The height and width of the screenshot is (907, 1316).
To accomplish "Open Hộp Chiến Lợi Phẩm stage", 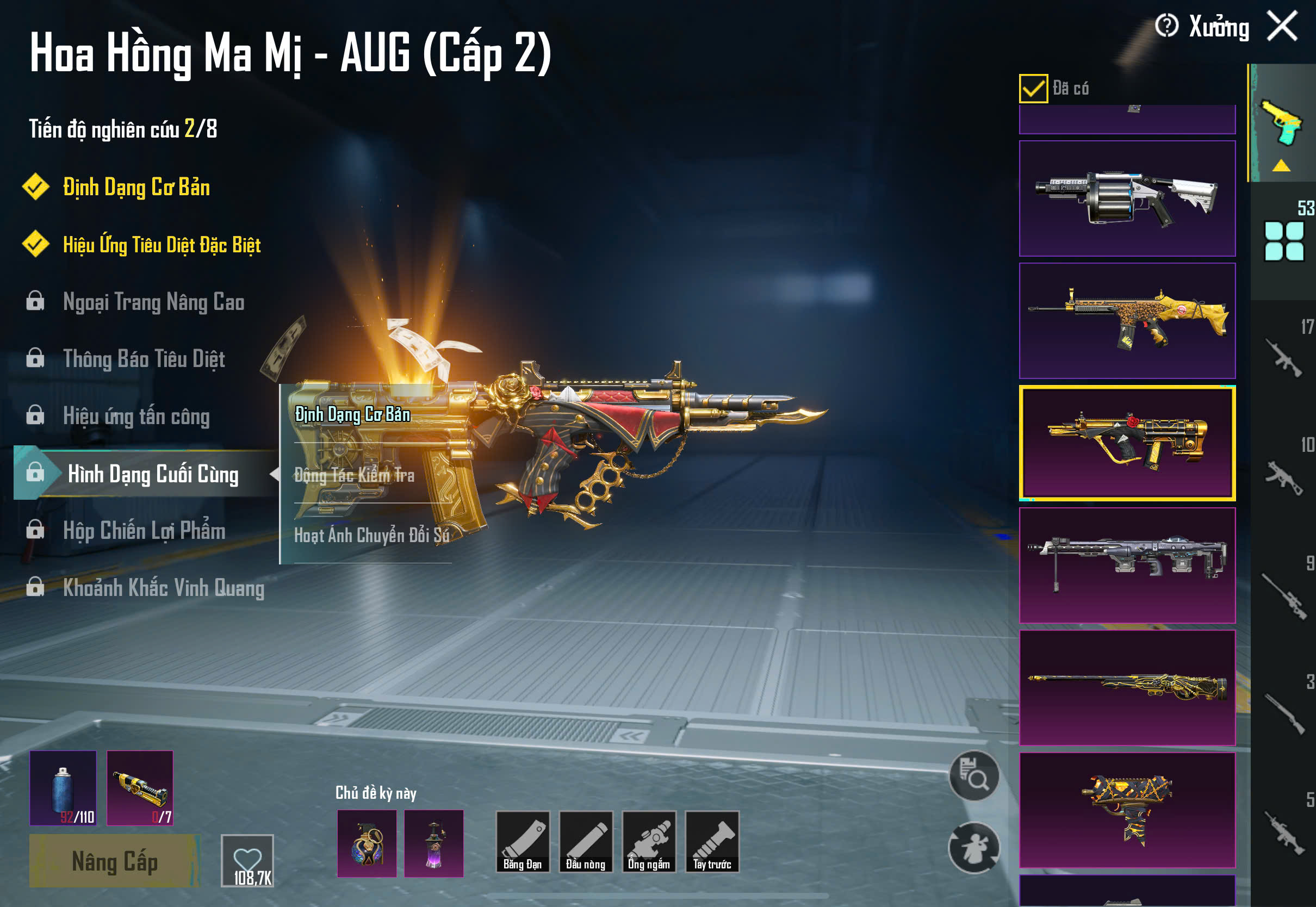I will click(144, 531).
